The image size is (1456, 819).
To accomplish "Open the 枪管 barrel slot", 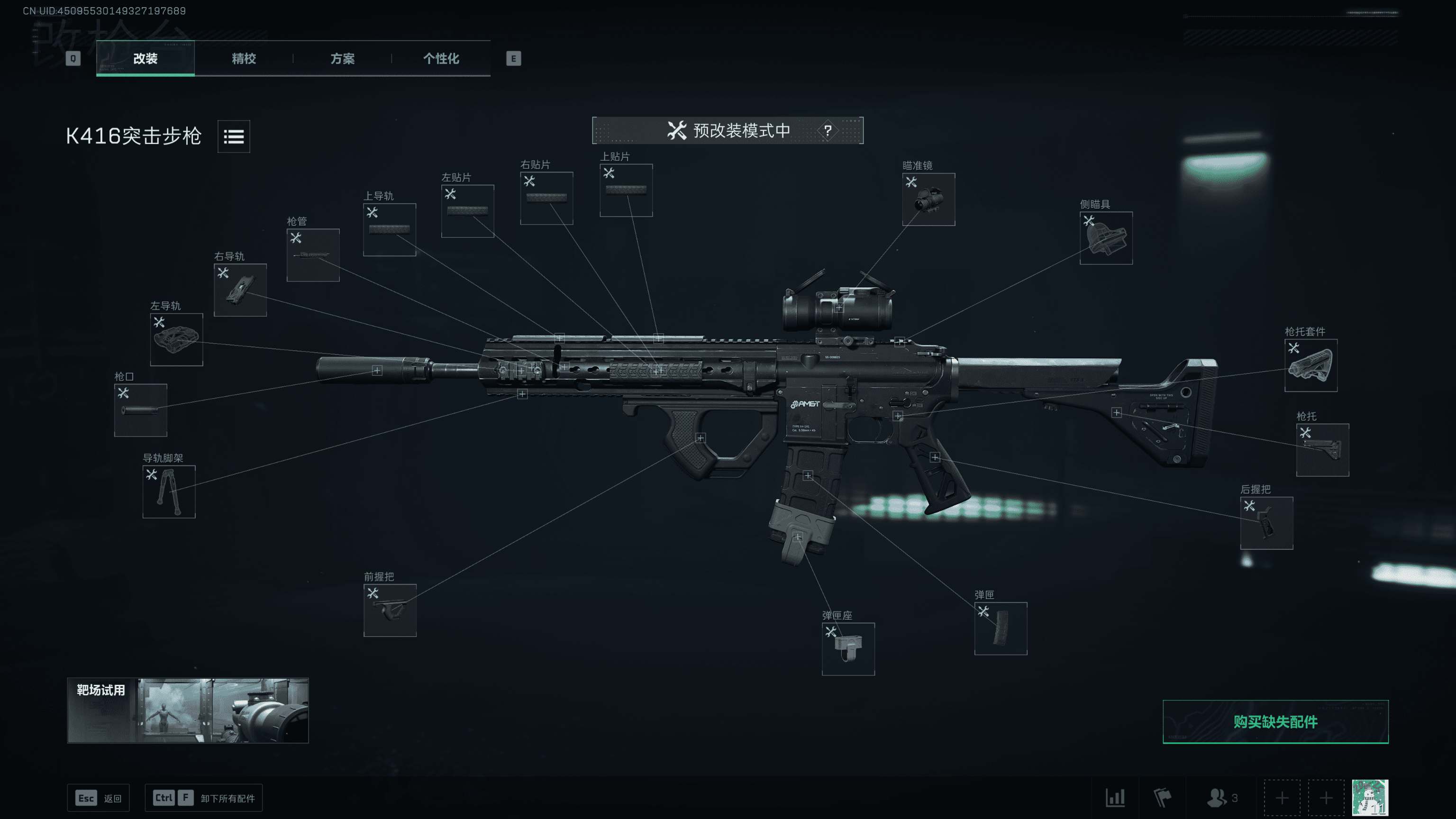I will pyautogui.click(x=312, y=255).
